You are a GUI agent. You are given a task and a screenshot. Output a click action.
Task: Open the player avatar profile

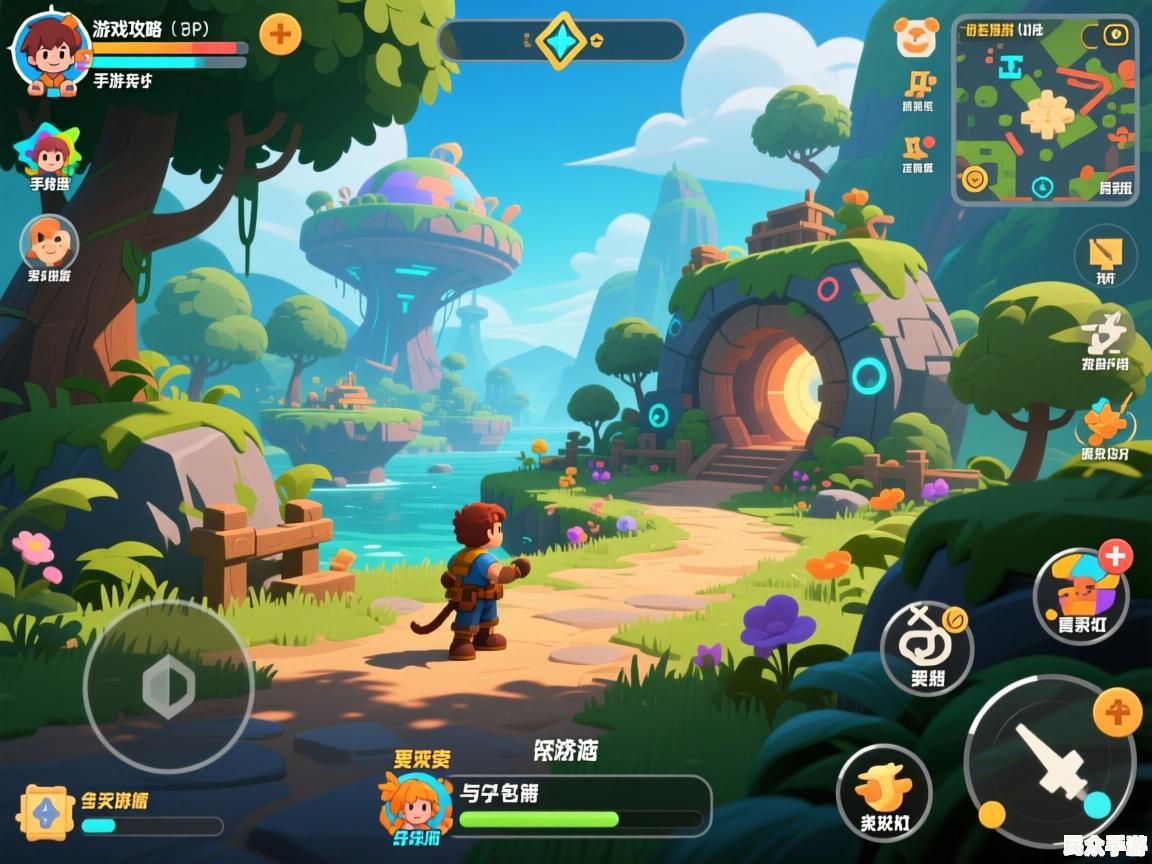click(51, 52)
